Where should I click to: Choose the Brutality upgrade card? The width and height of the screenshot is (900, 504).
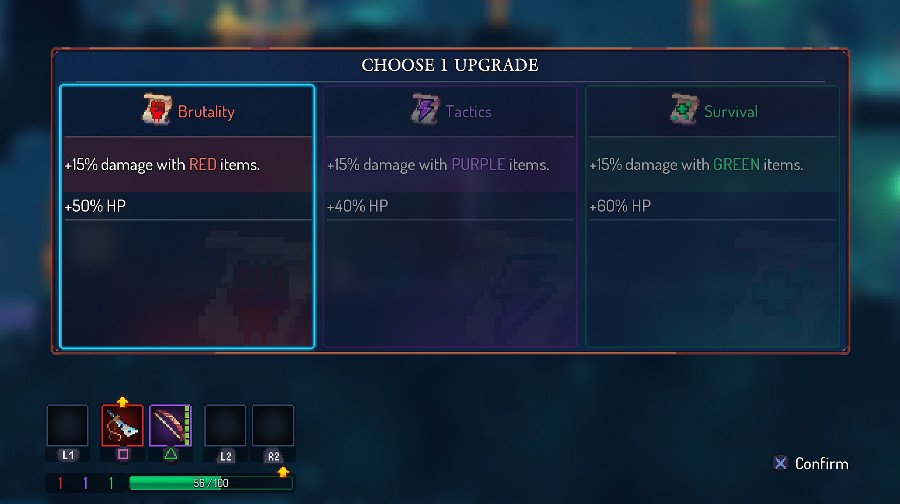pyautogui.click(x=187, y=216)
